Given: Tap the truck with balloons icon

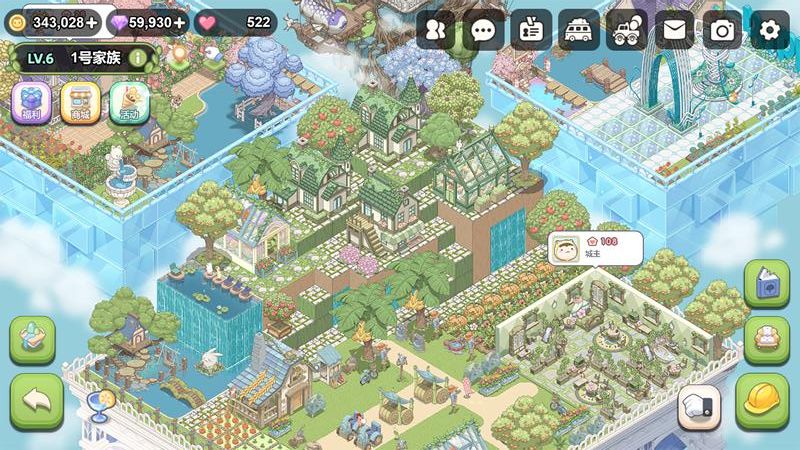Looking at the screenshot, I should coord(627,30).
